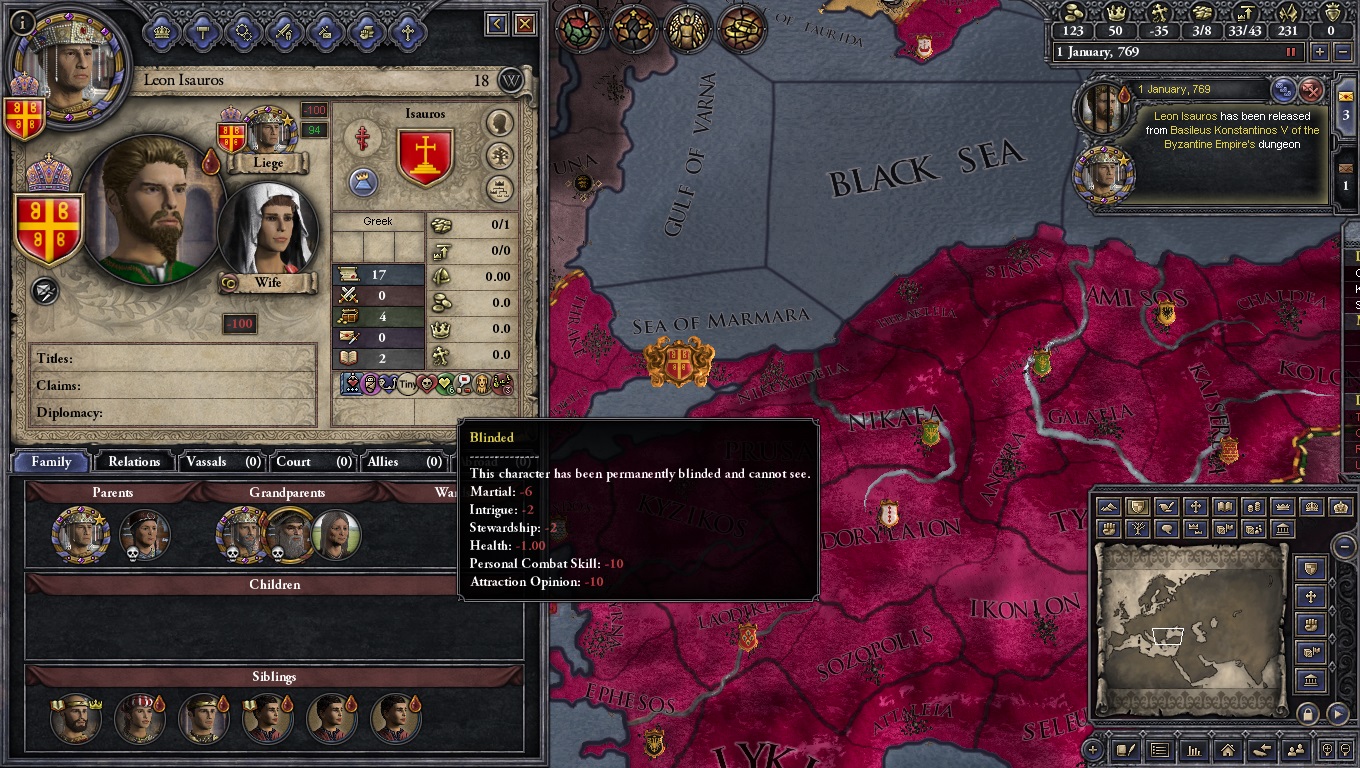Pause the game with date bar button

click(1290, 52)
